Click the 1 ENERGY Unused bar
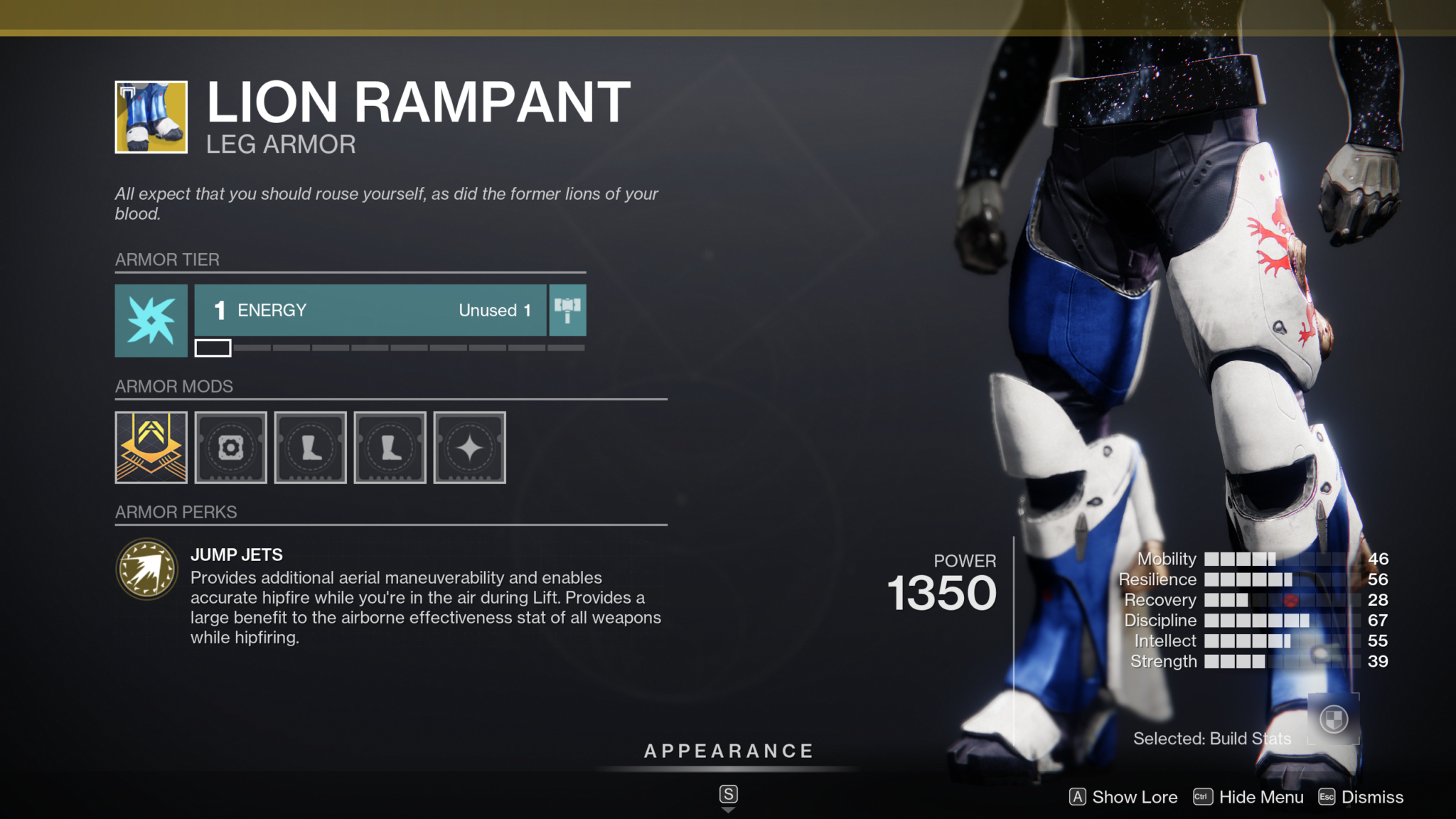 370,311
